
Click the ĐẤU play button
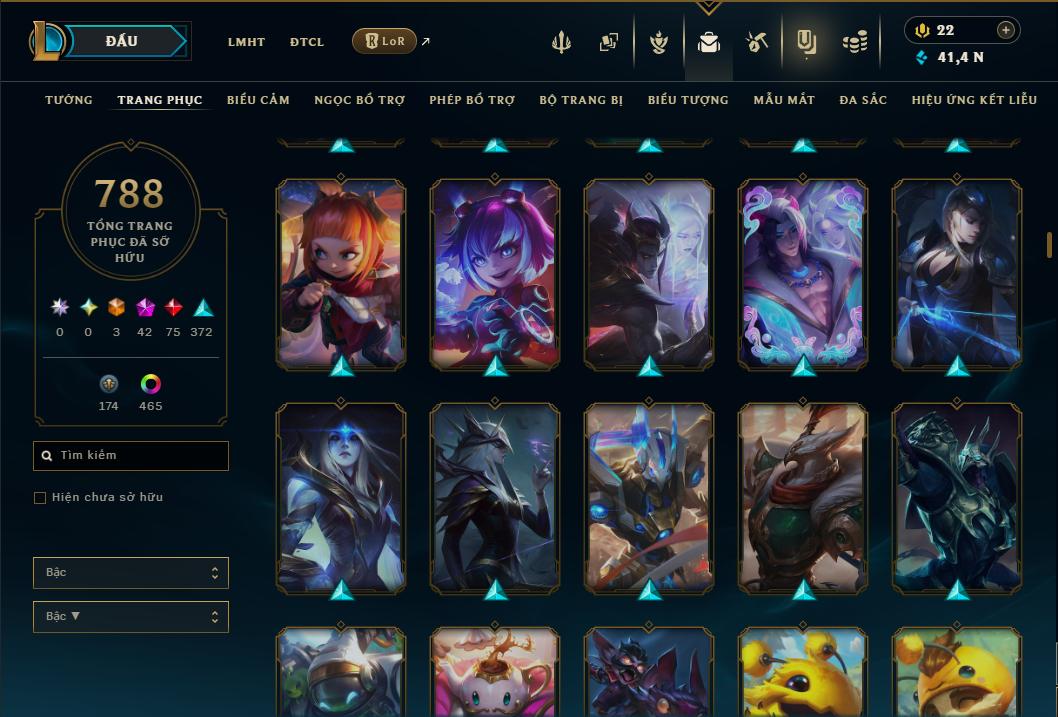pos(122,41)
